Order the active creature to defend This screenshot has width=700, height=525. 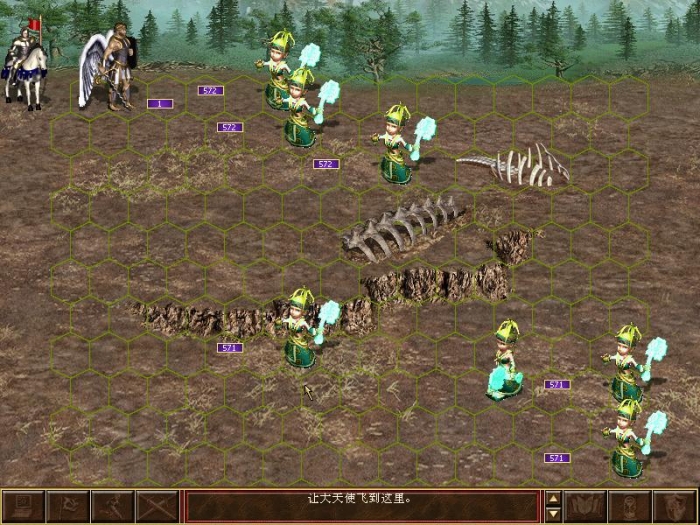tap(675, 506)
